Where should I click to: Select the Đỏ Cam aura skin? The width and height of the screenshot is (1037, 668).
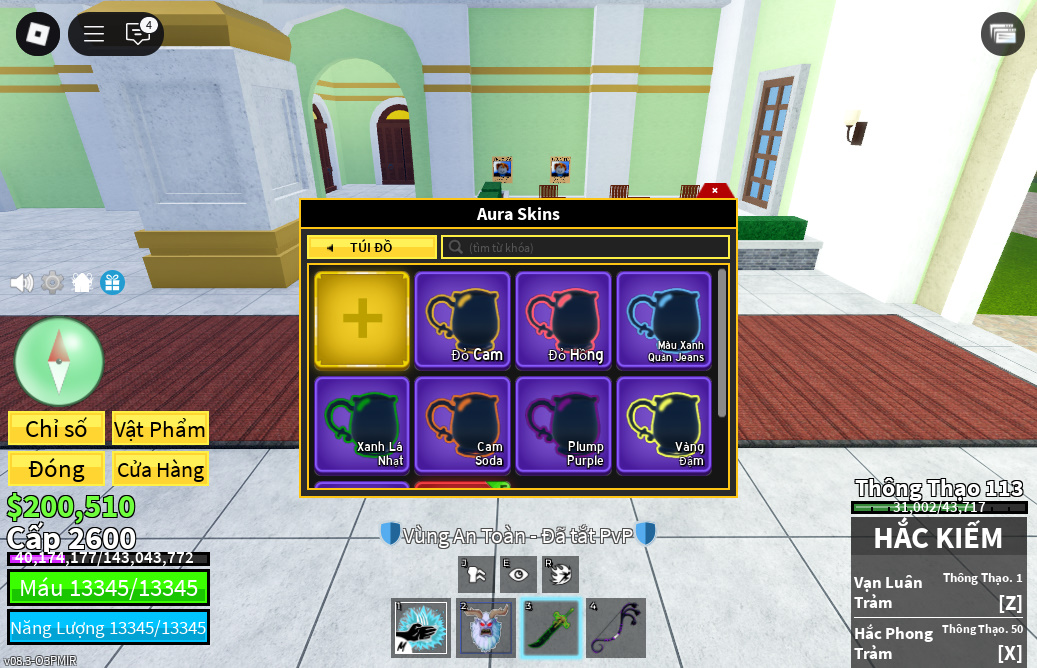click(x=463, y=319)
